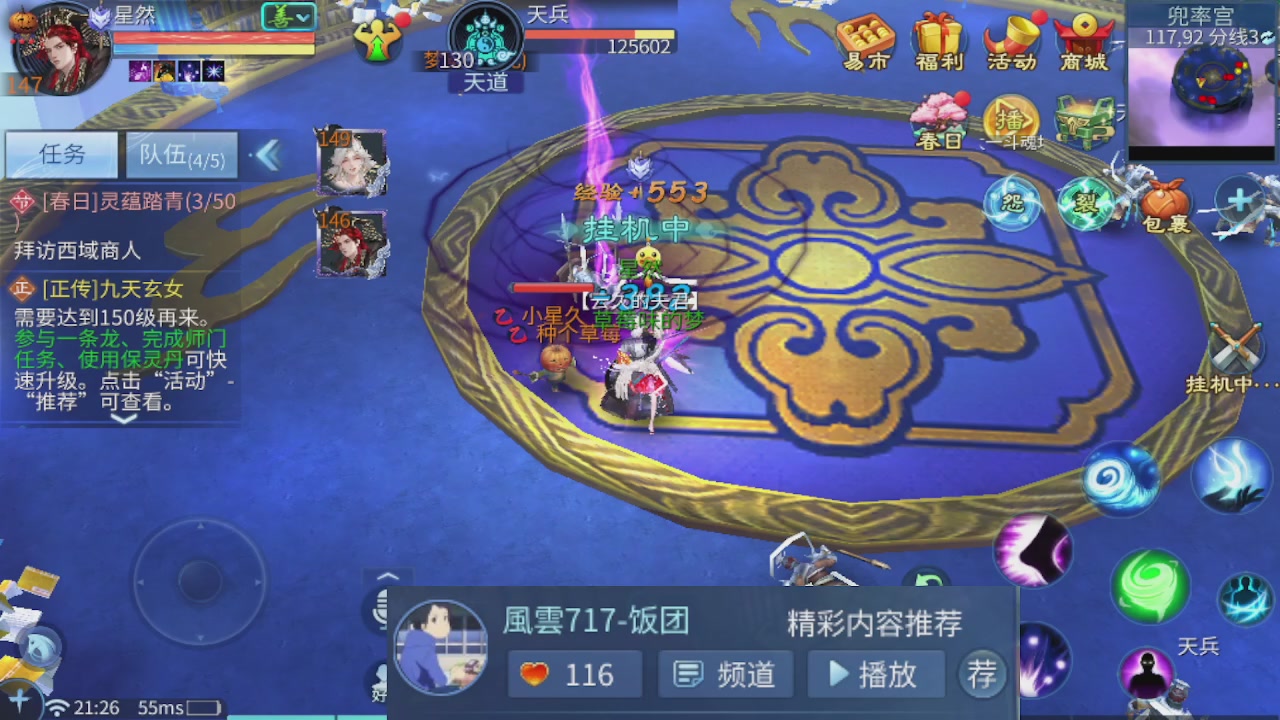Switch to the 队伍(4/5) team tab

click(x=180, y=156)
